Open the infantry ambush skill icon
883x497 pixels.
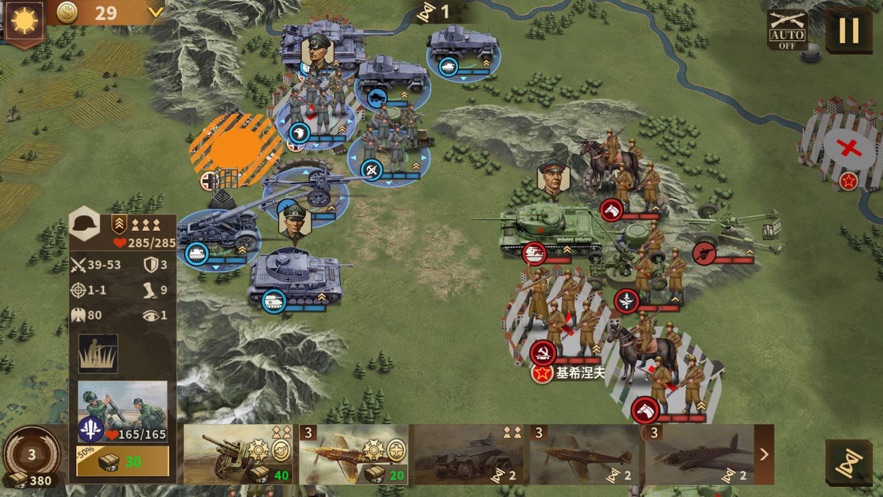coord(98,353)
